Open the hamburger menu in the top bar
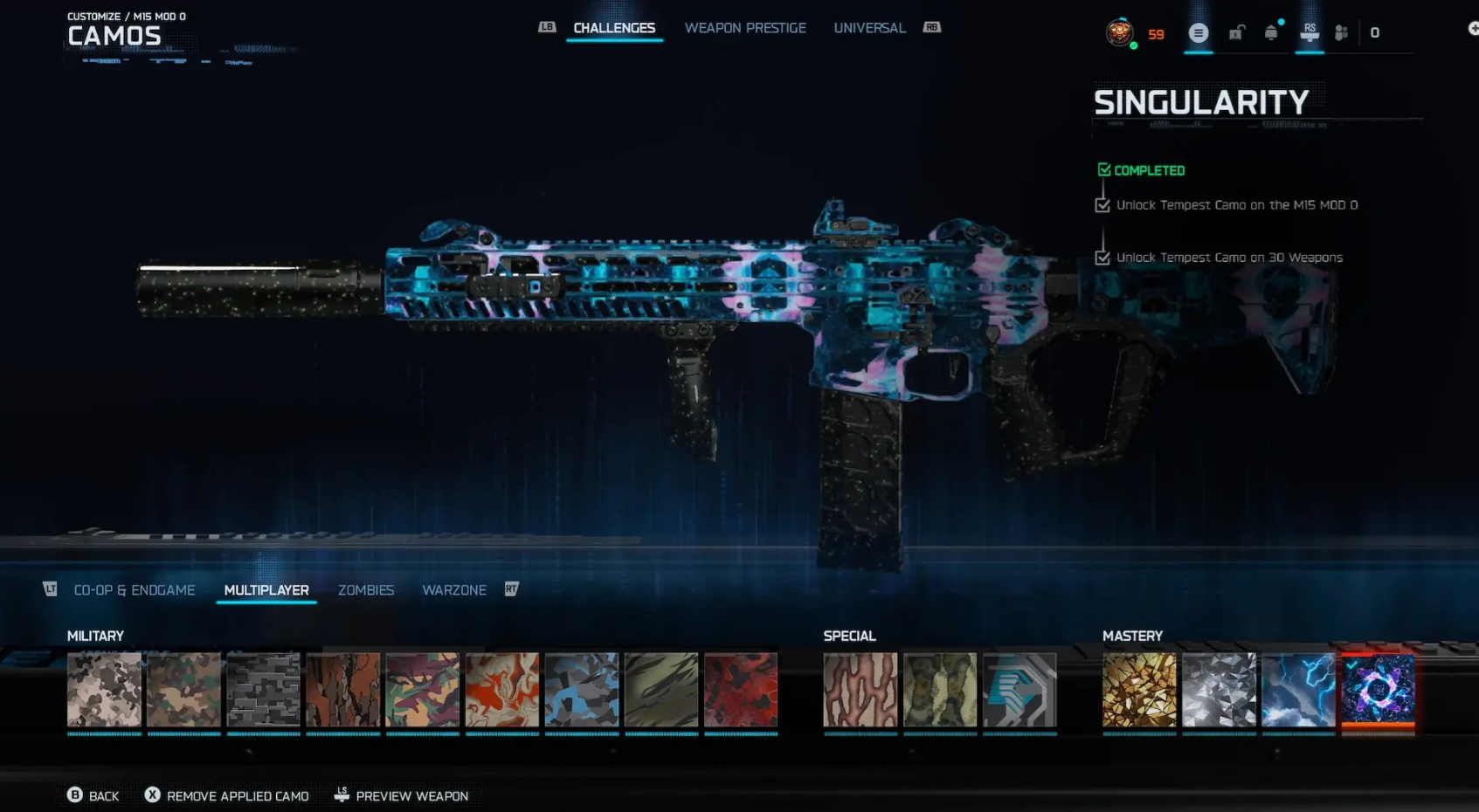 click(1198, 32)
